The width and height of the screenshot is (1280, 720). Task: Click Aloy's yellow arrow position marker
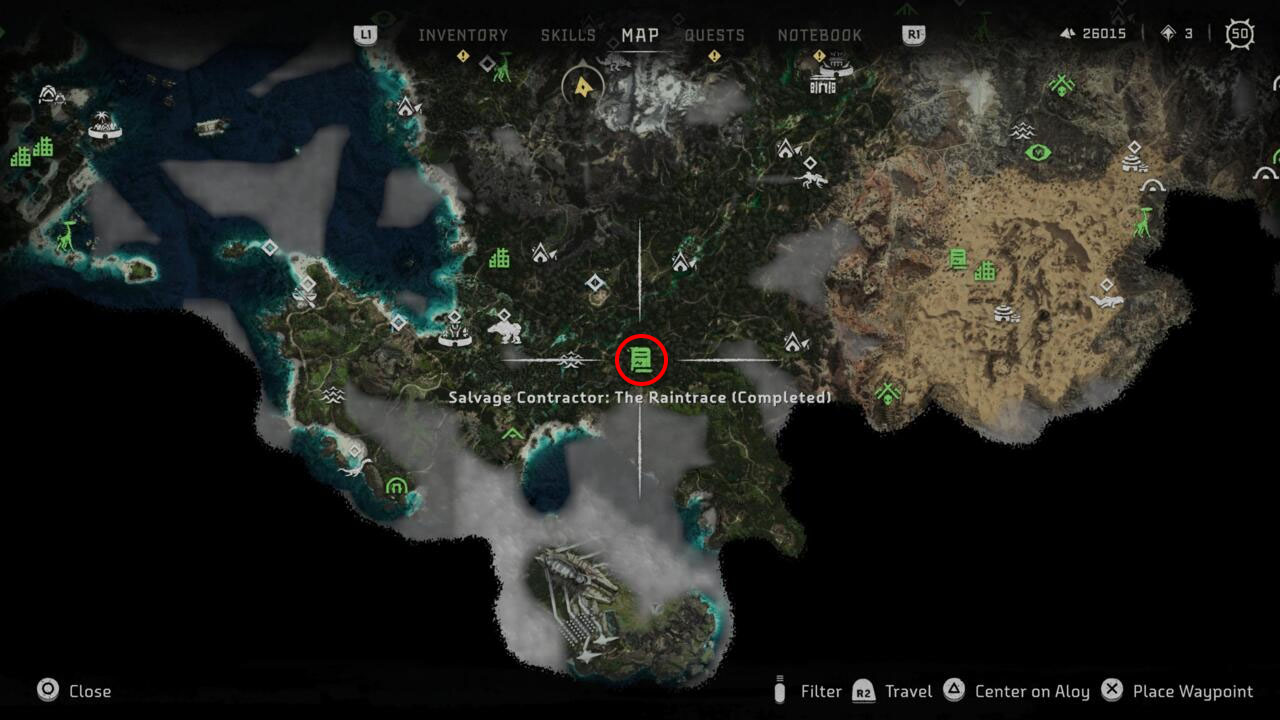coord(582,87)
